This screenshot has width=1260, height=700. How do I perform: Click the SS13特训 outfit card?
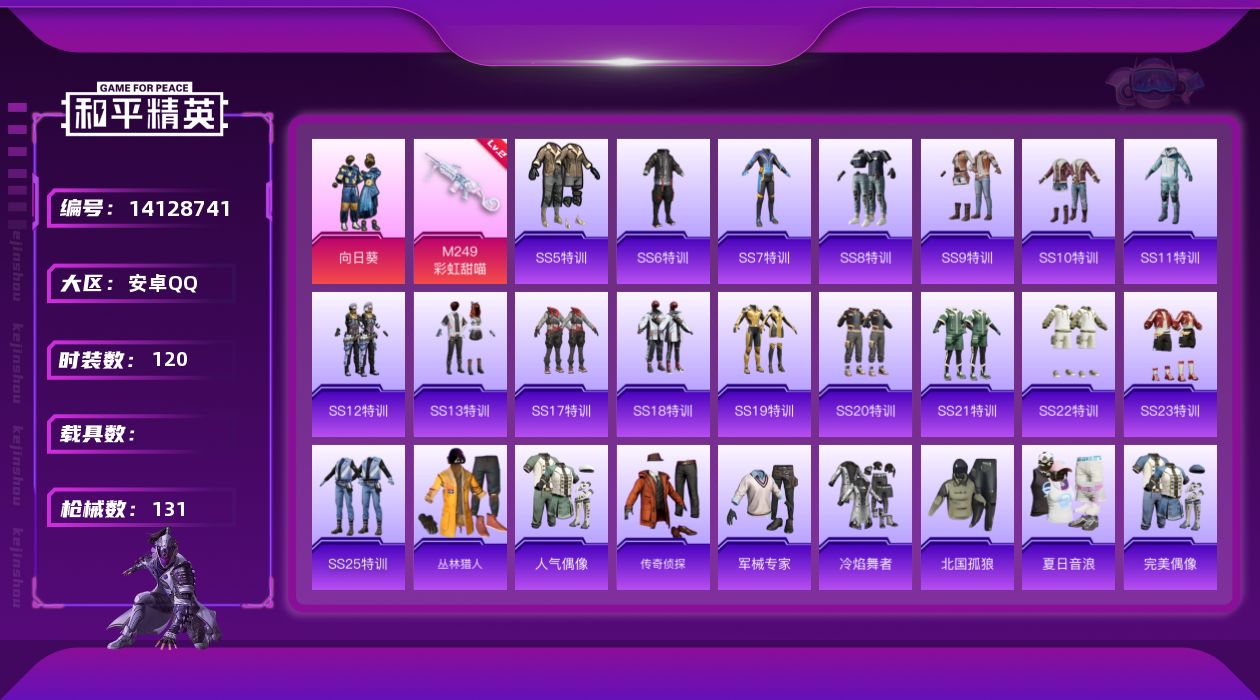coord(460,364)
